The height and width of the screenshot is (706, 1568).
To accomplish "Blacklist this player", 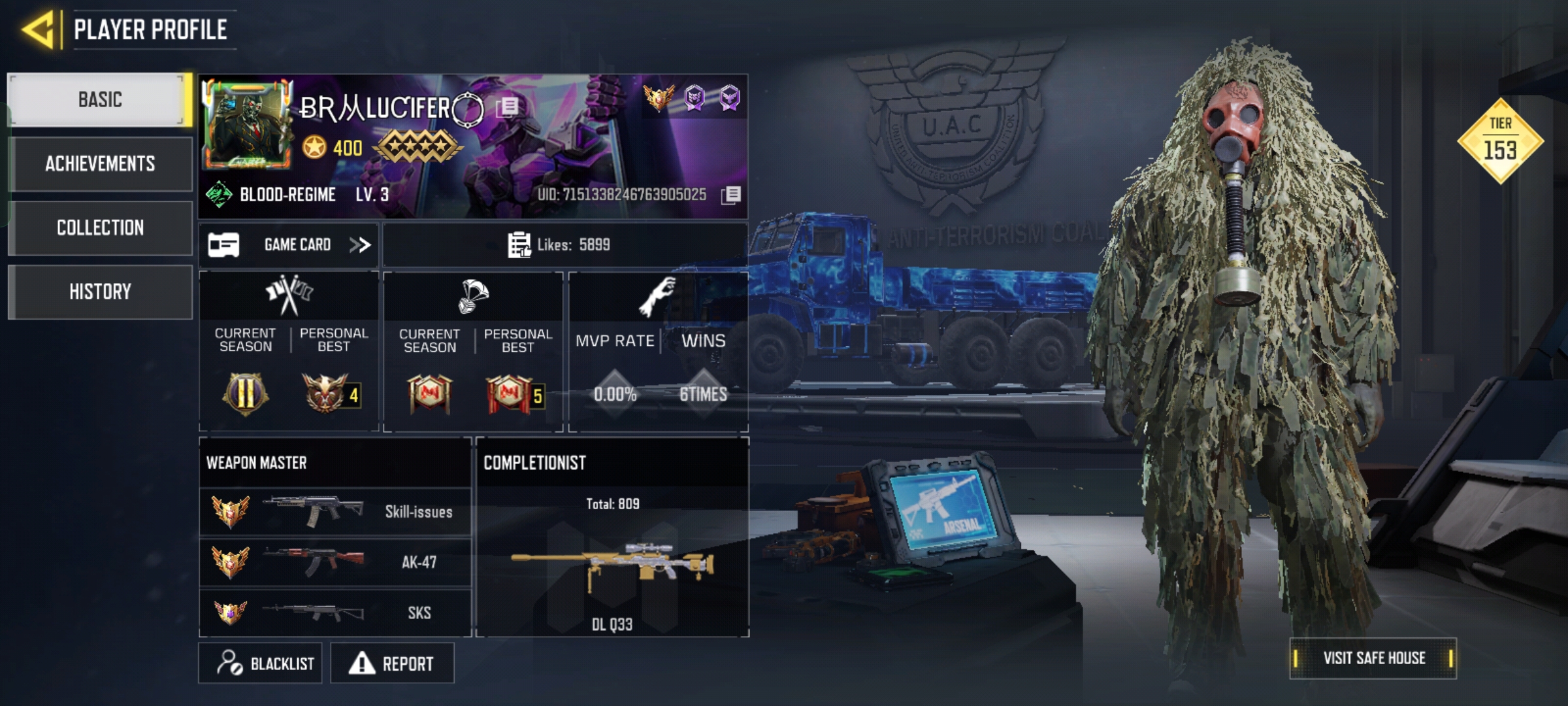I will pos(261,664).
